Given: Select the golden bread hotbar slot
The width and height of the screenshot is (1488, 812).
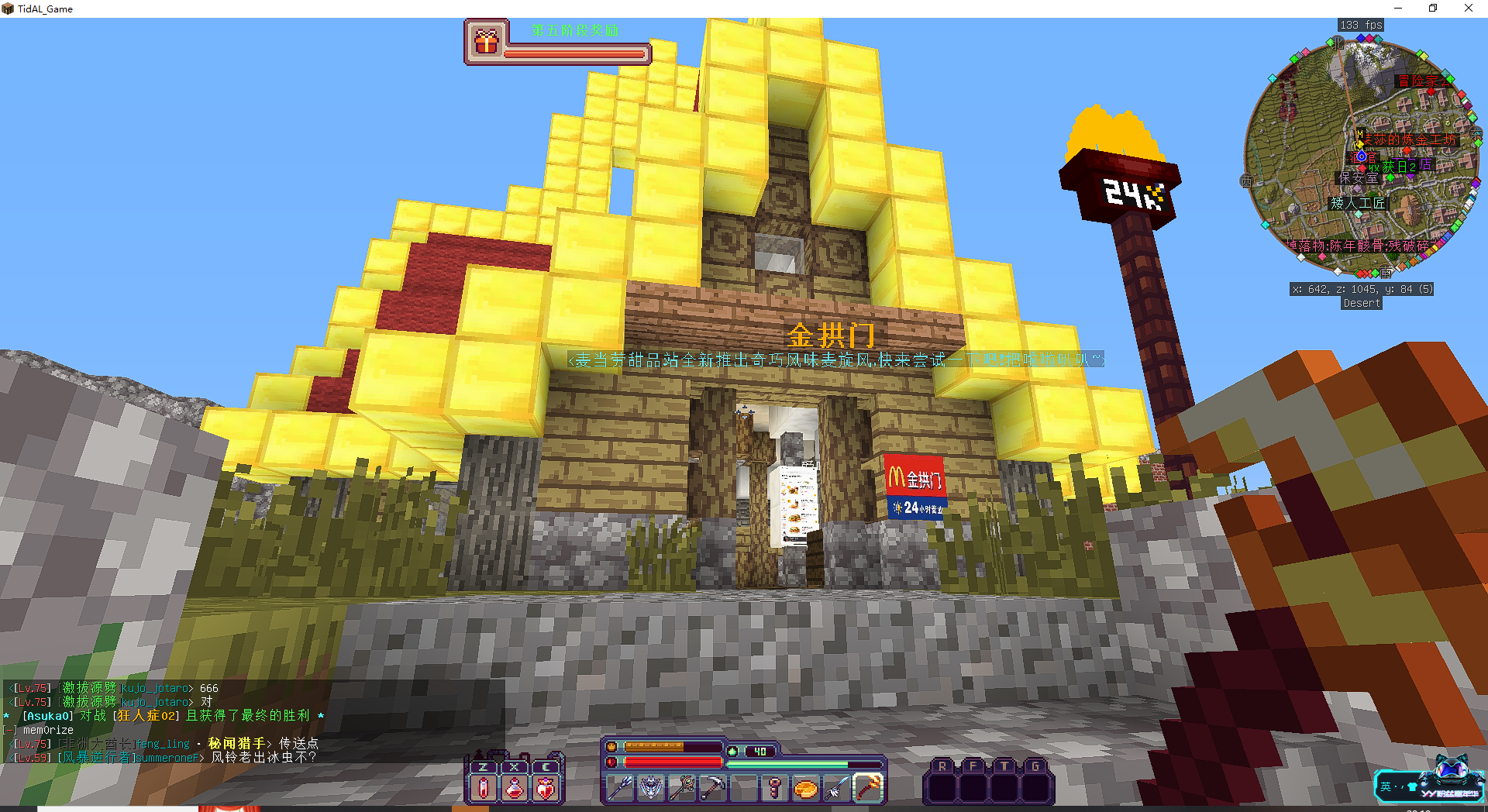Looking at the screenshot, I should pos(805,788).
